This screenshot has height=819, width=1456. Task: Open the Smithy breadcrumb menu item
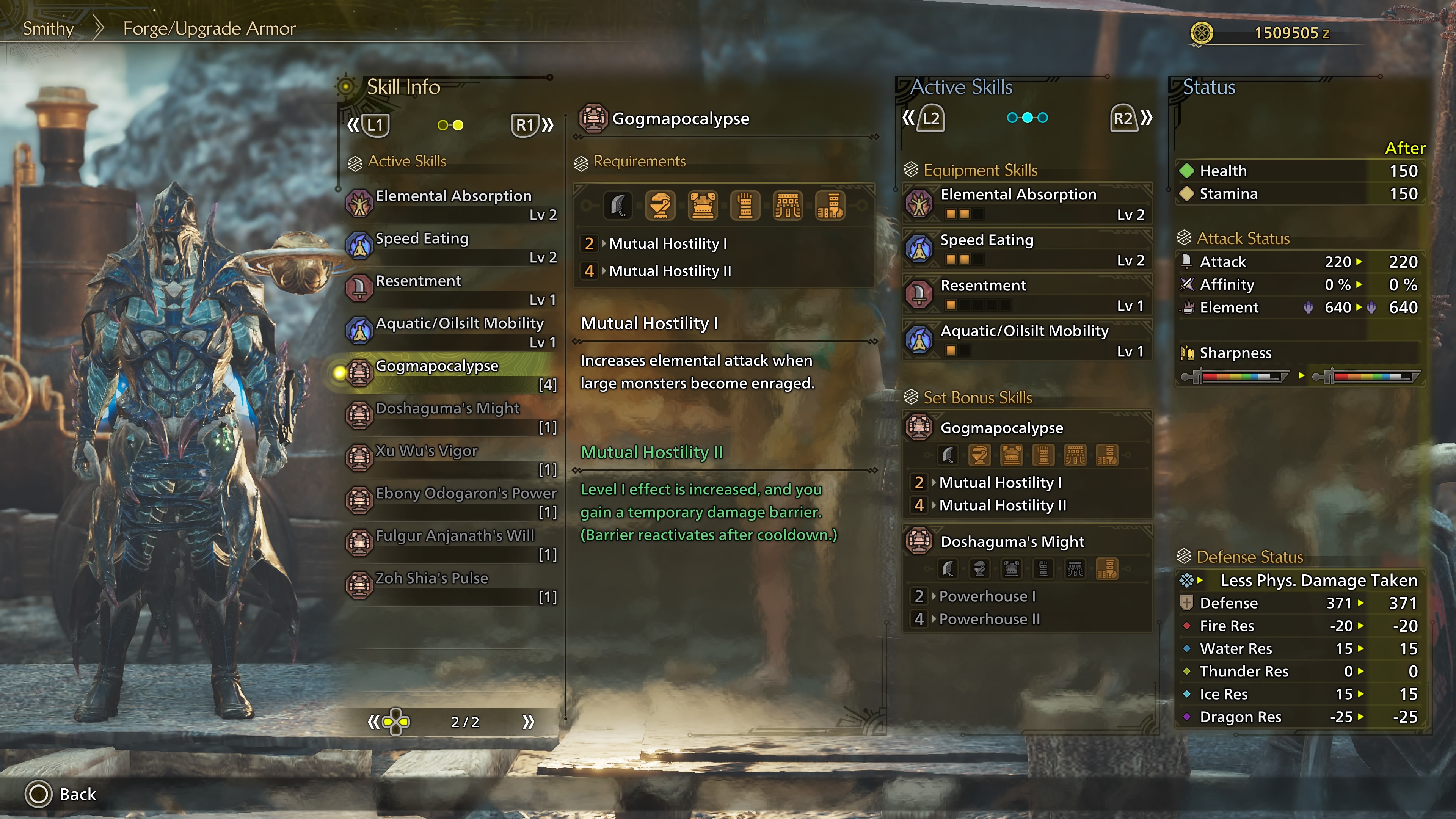point(48,28)
